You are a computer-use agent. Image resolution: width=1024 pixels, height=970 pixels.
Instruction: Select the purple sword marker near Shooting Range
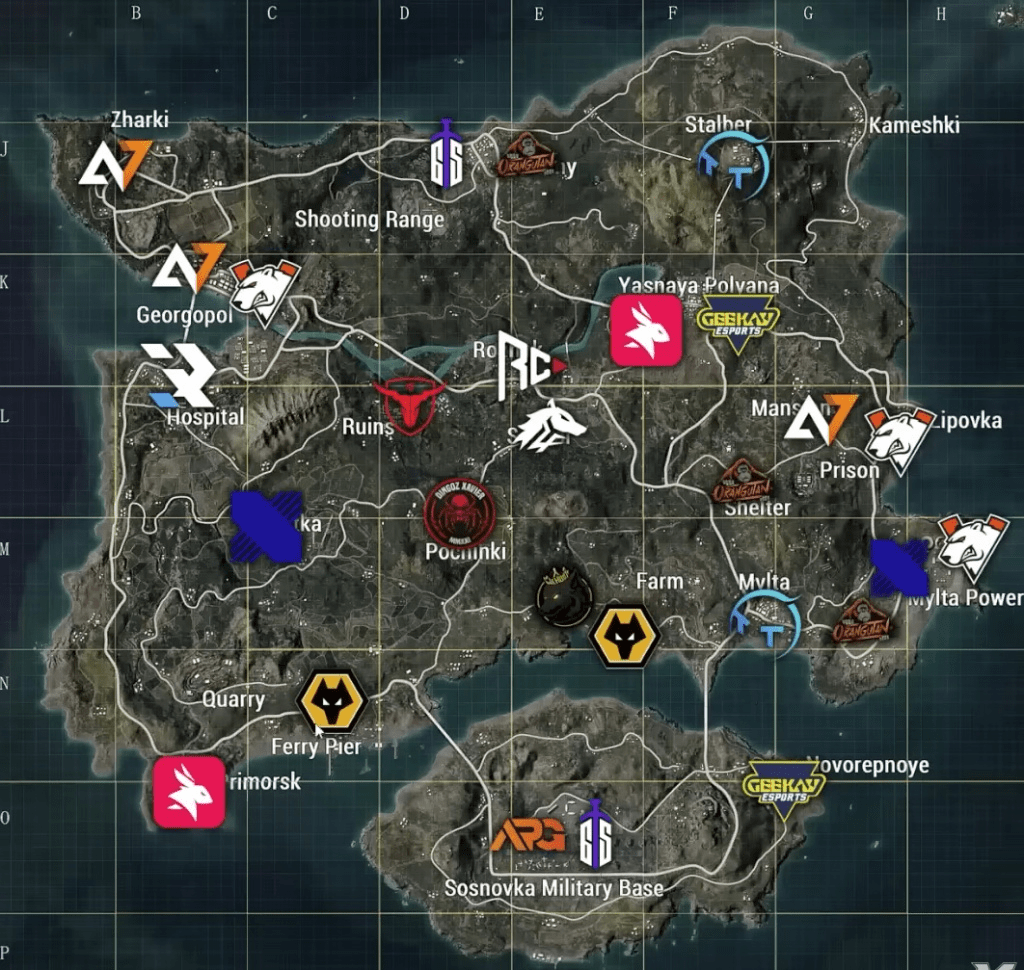point(446,155)
